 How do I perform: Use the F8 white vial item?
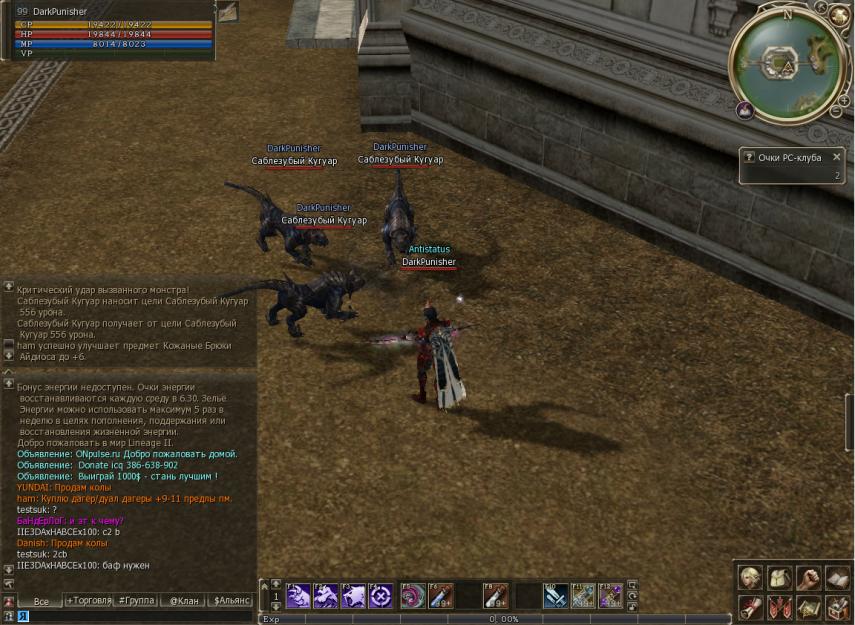495,596
